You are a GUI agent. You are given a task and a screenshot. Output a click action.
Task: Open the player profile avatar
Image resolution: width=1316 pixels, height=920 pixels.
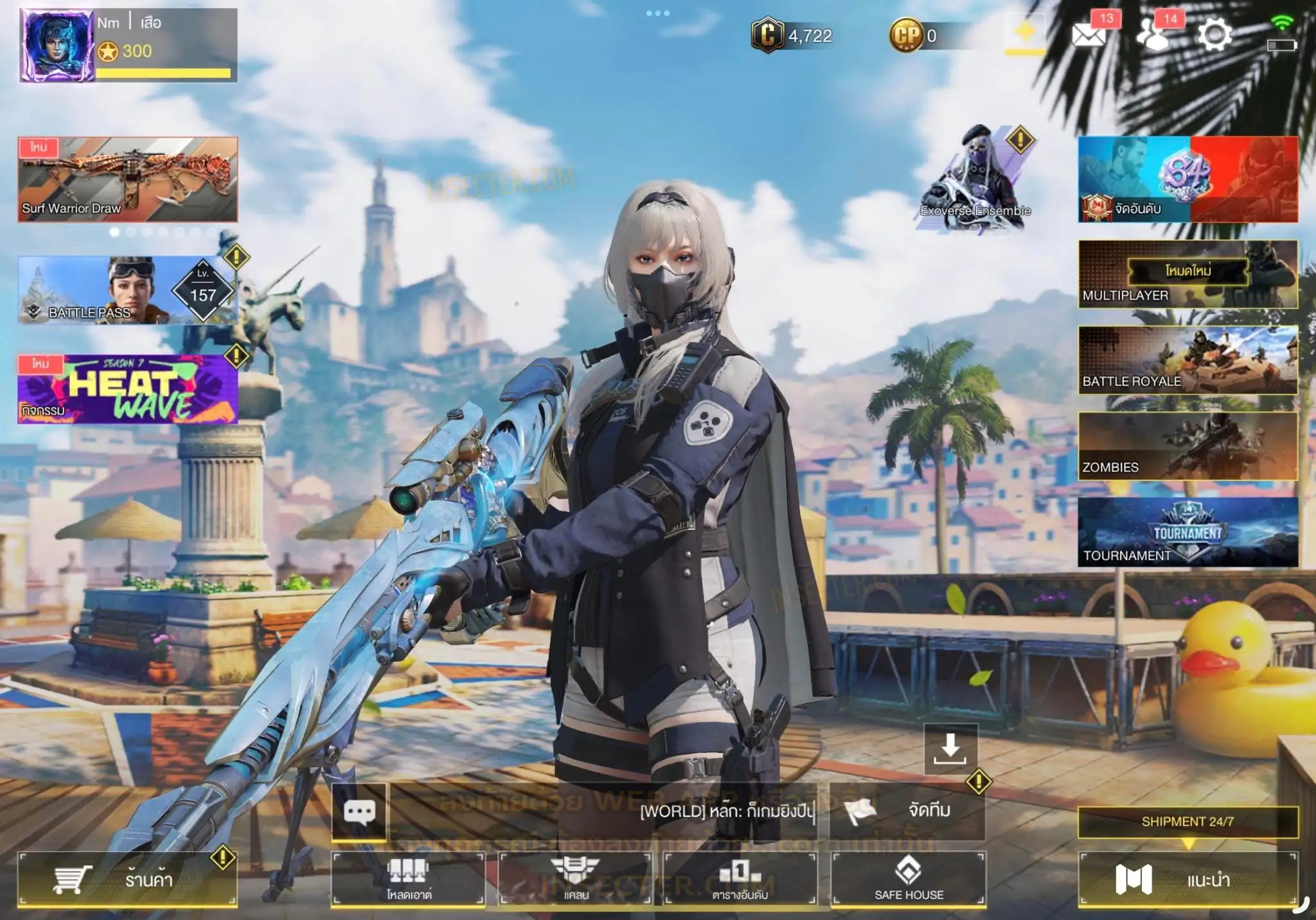[57, 45]
